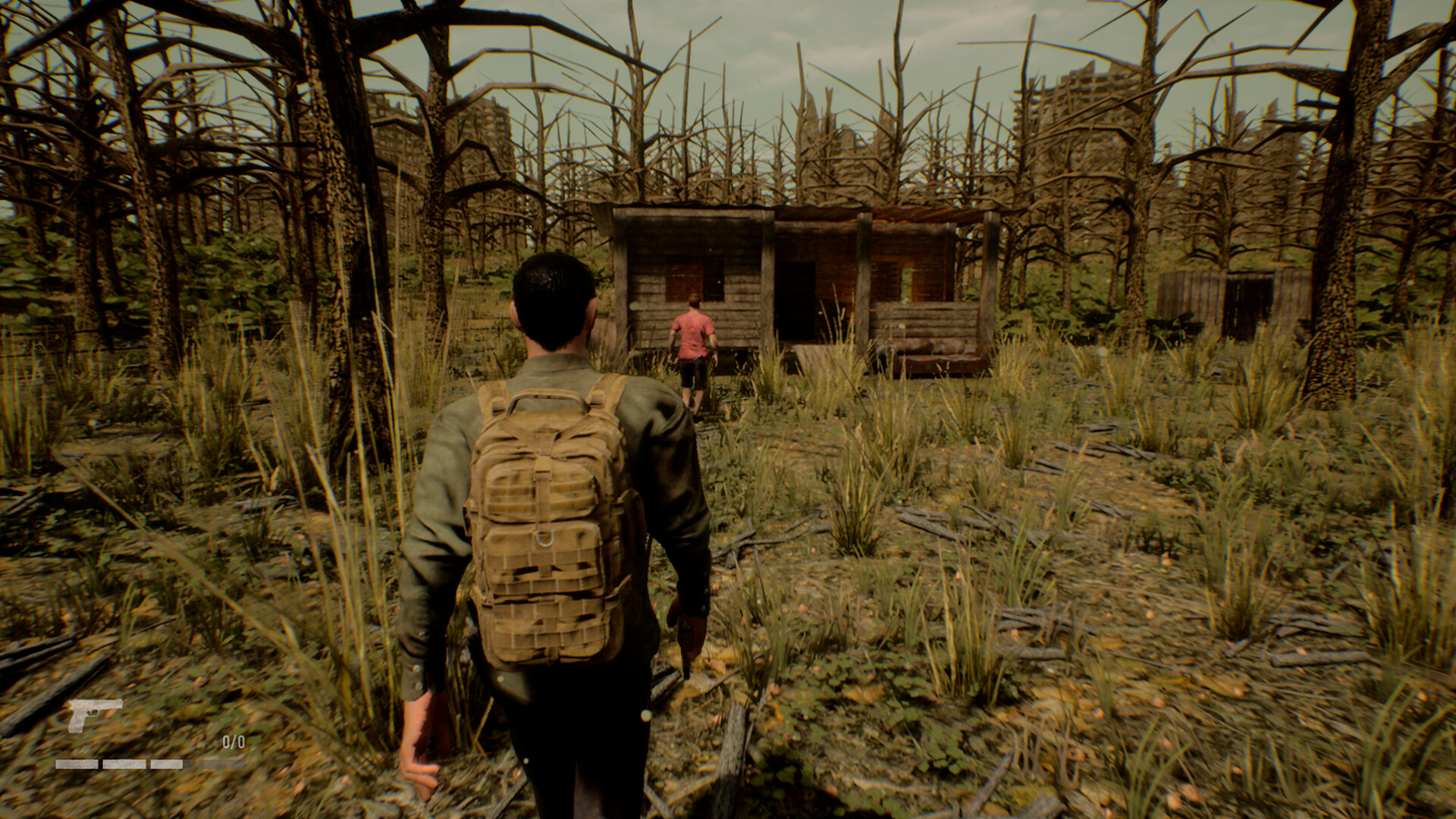Click the couch on the cabin porch
1456x819 pixels.
934,354
